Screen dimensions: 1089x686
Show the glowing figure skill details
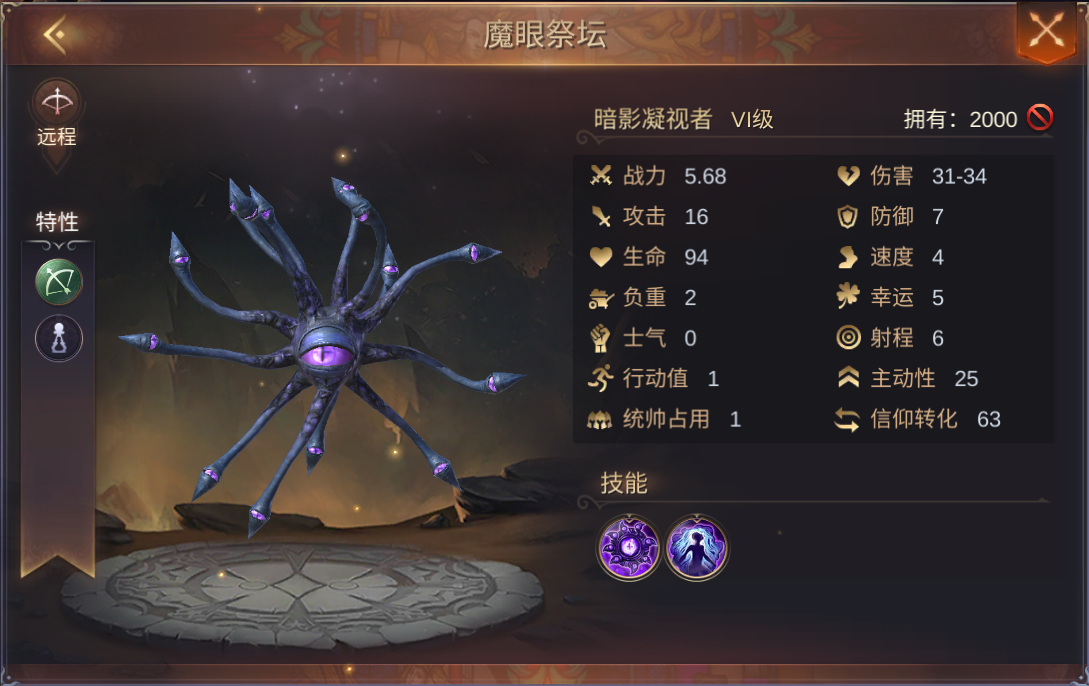697,548
